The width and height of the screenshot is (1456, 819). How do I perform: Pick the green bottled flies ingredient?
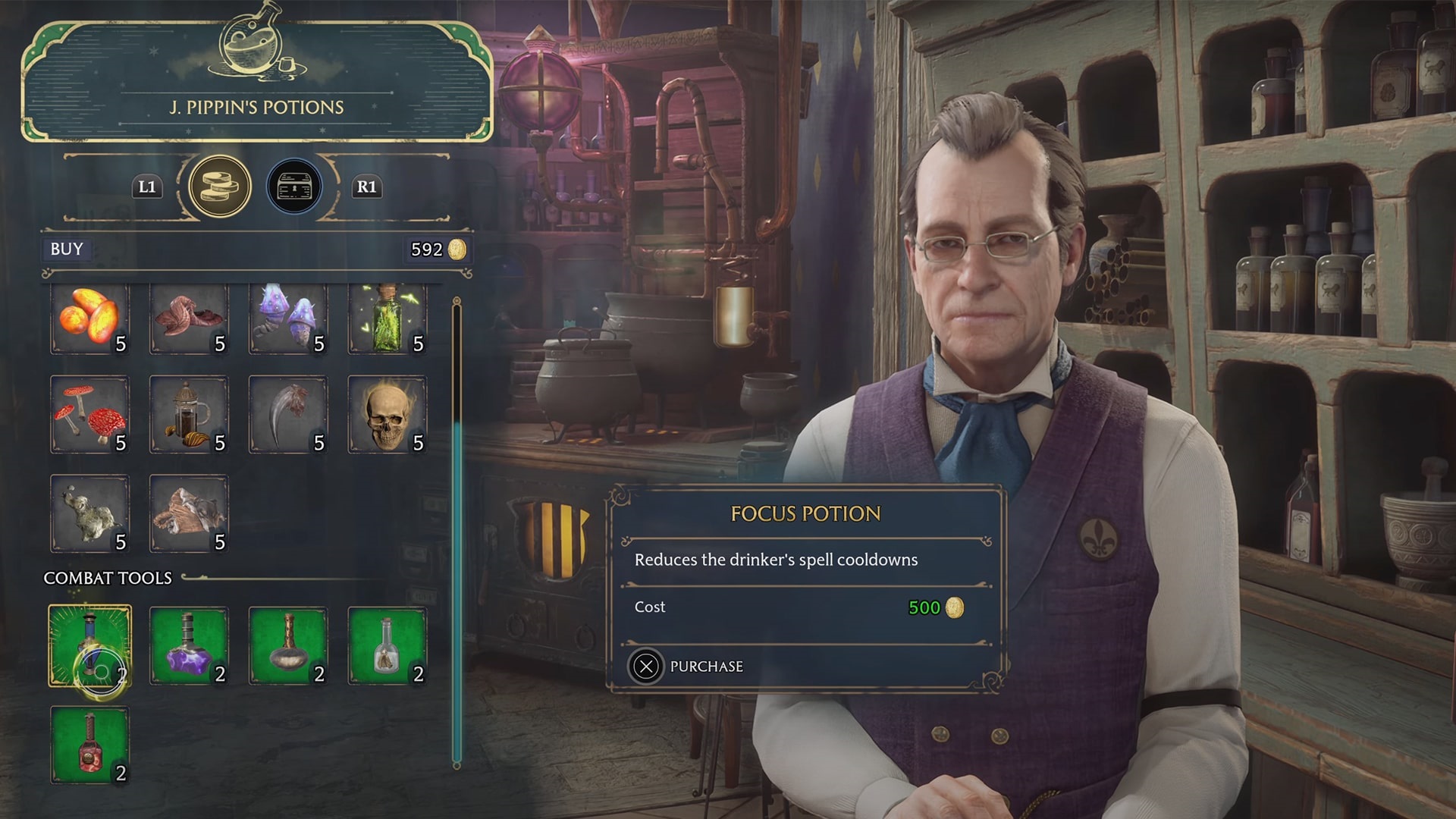(388, 318)
